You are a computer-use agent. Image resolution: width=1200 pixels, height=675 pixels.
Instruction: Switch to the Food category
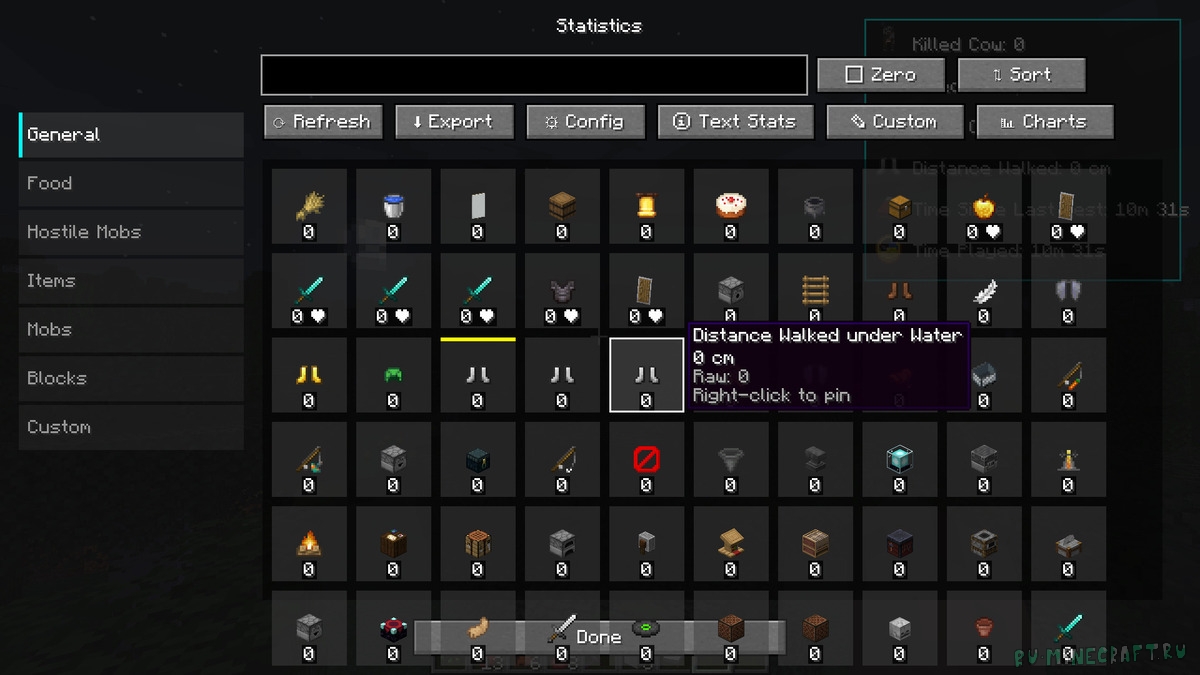[x=131, y=183]
